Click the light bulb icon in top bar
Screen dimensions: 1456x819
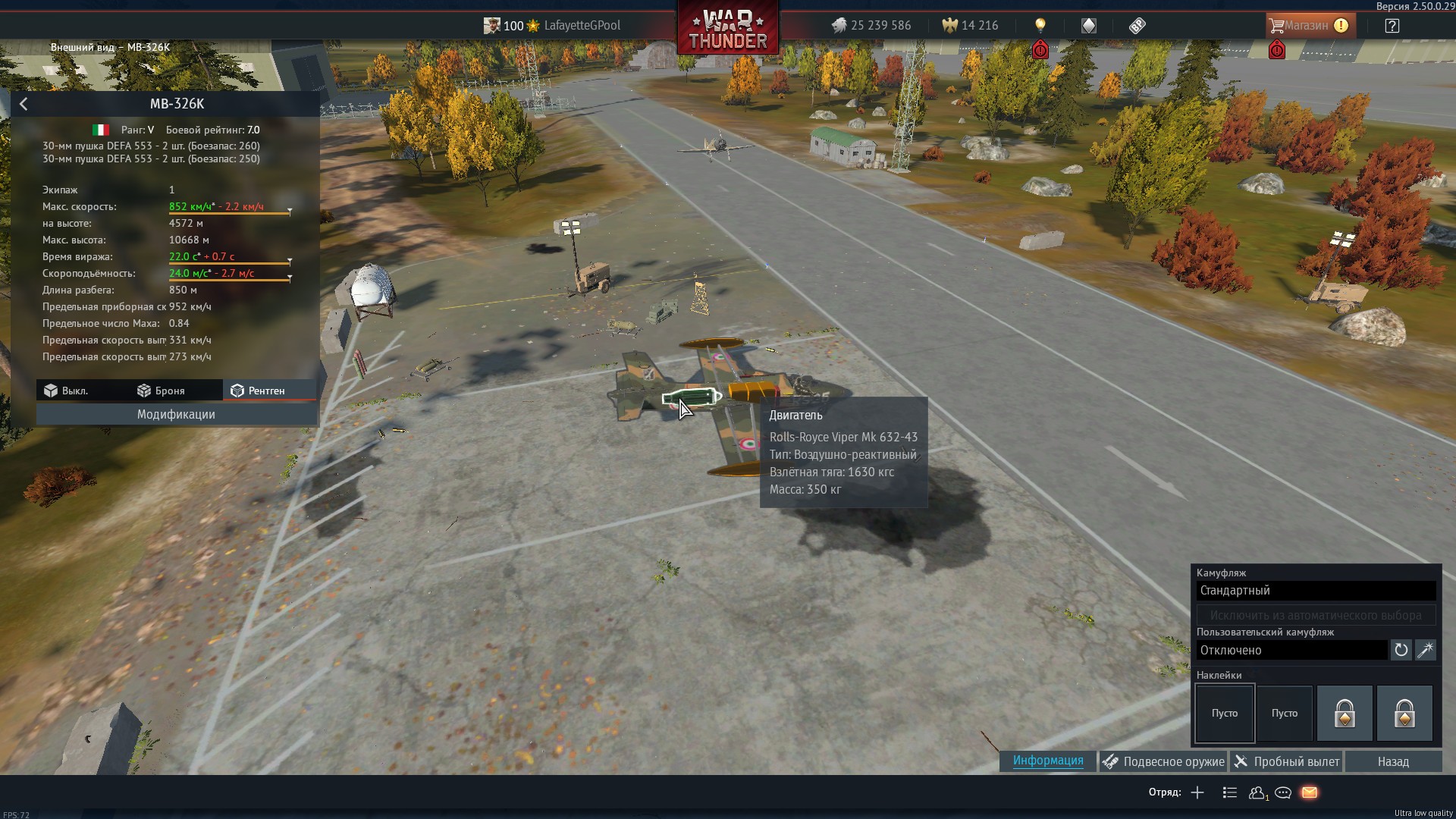[1040, 25]
